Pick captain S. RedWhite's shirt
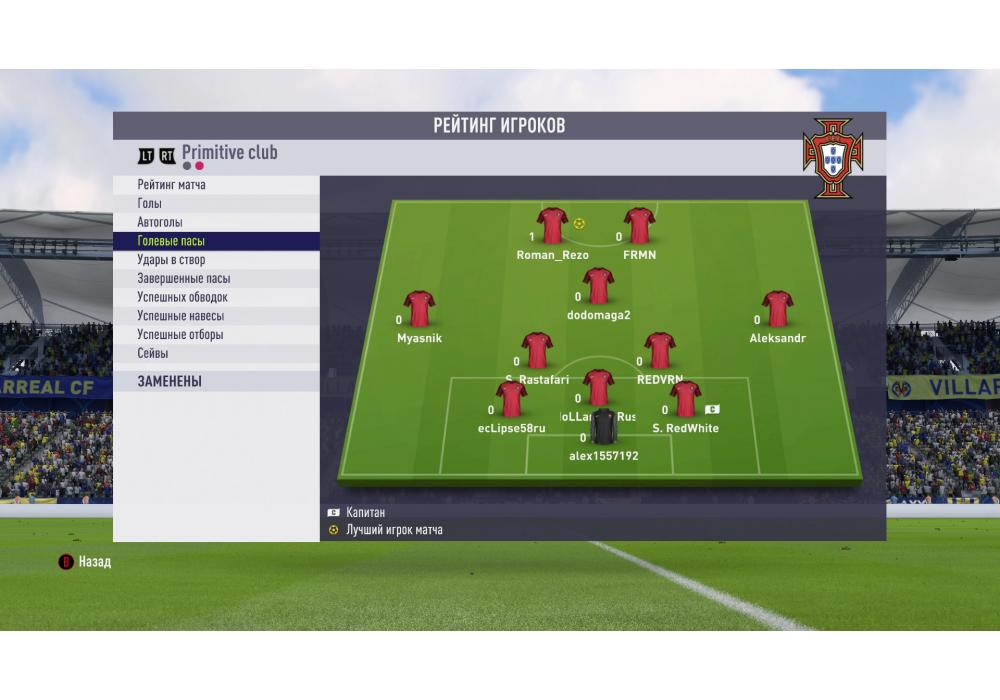Screen dimensions: 1000x700 (685, 400)
